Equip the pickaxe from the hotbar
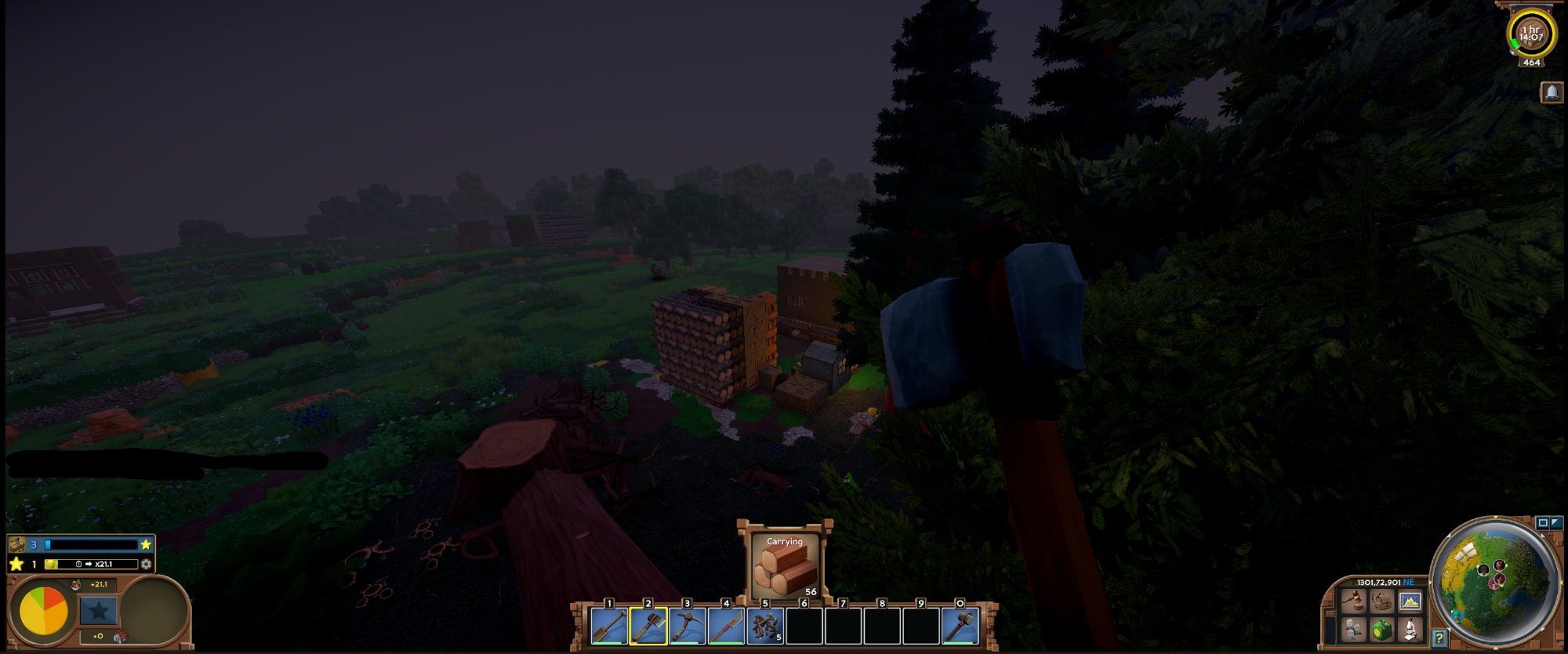The image size is (1568, 654). click(688, 627)
